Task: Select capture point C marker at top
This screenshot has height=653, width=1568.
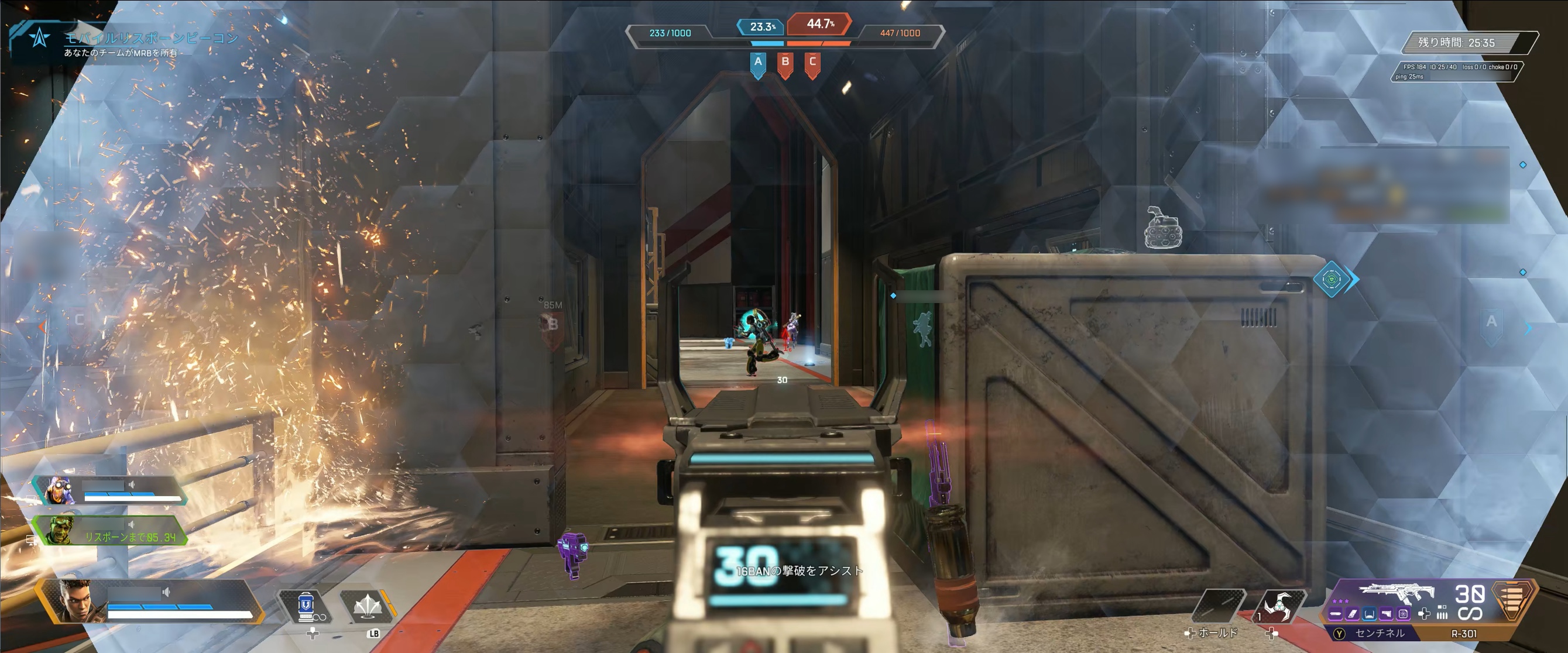Action: coord(812,63)
